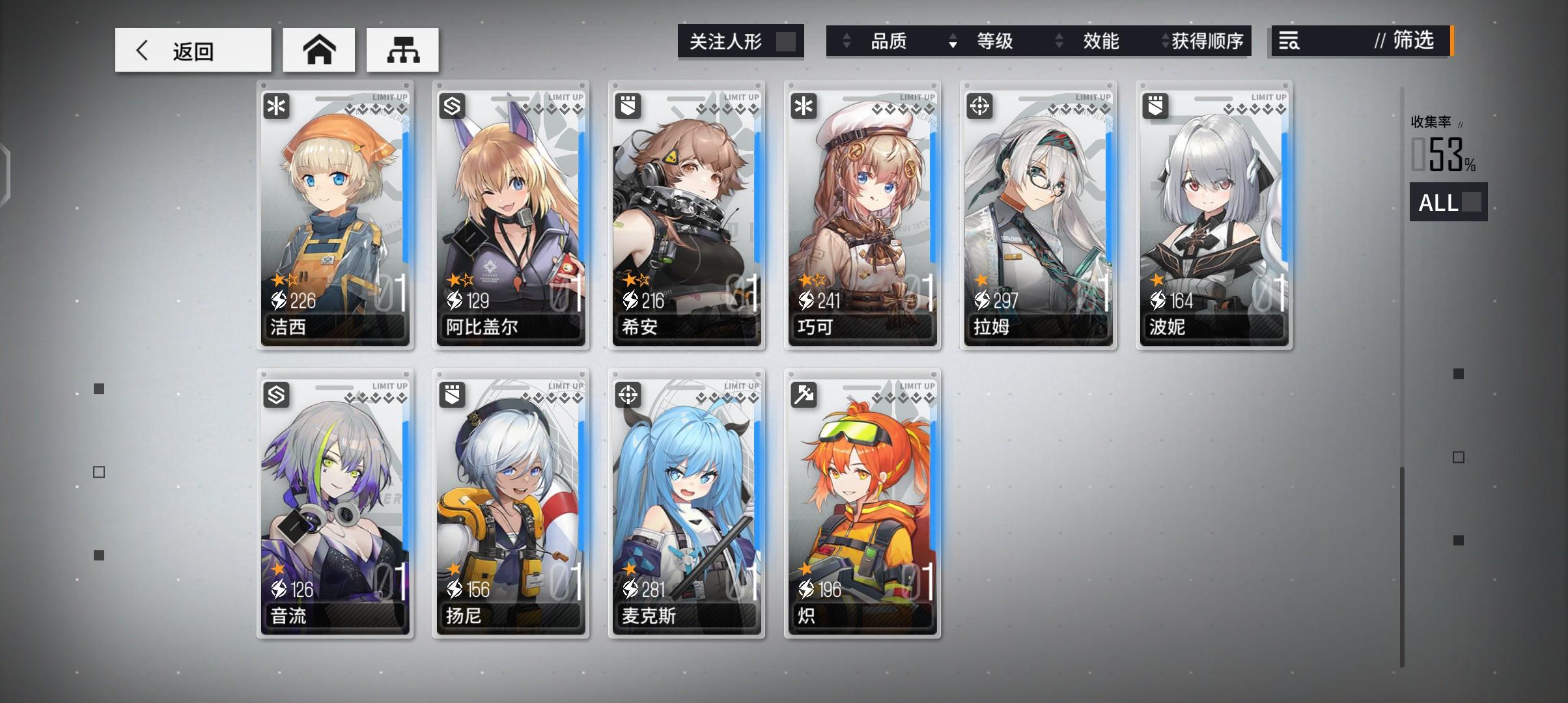Open the 获得顺序 sort option
The width and height of the screenshot is (1568, 703).
pyautogui.click(x=1165, y=41)
